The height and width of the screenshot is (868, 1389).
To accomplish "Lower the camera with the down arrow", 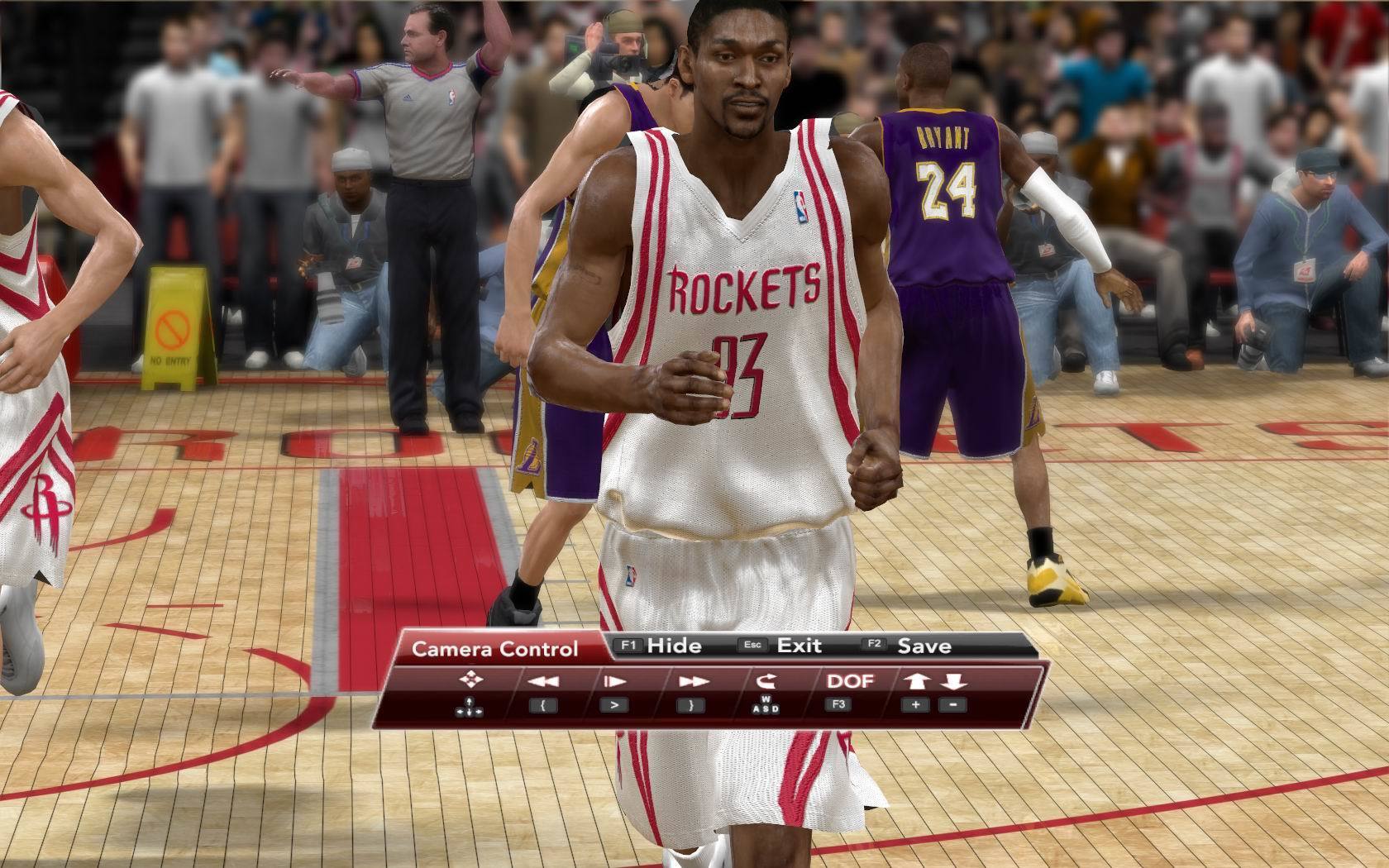I will (953, 681).
